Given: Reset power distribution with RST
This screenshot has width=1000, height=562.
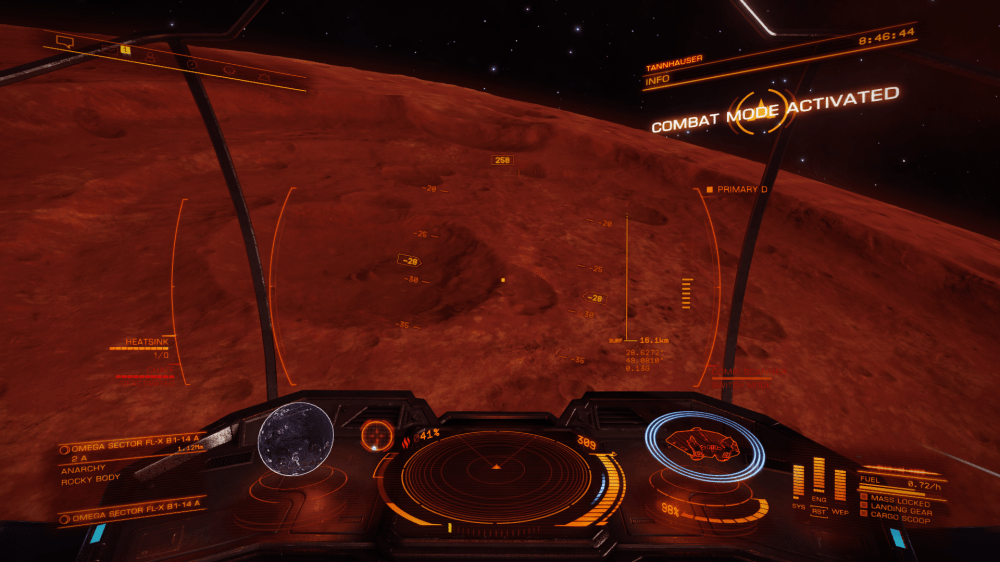Looking at the screenshot, I should pos(819,511).
